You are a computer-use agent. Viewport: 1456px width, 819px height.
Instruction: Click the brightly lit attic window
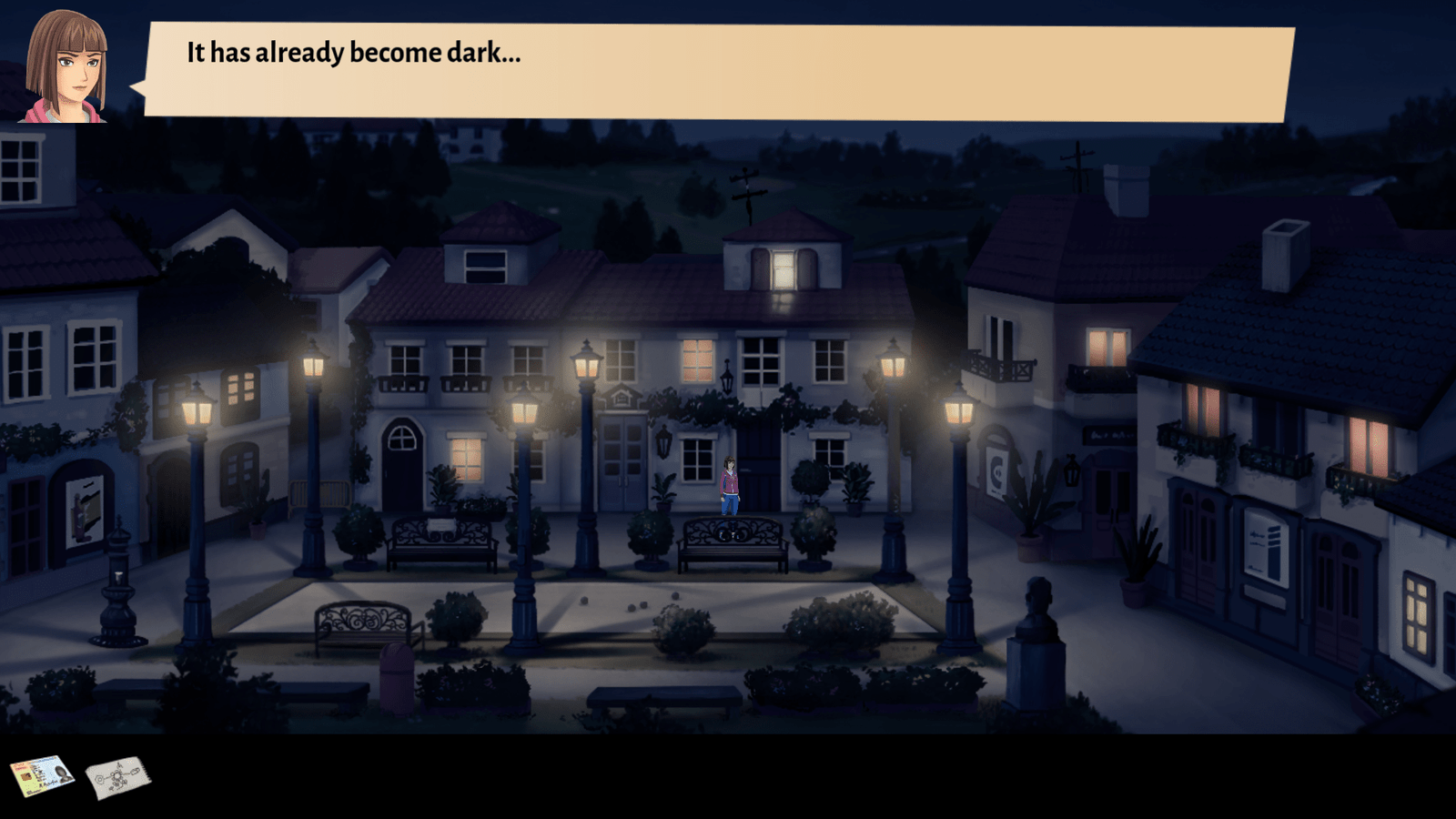click(786, 271)
